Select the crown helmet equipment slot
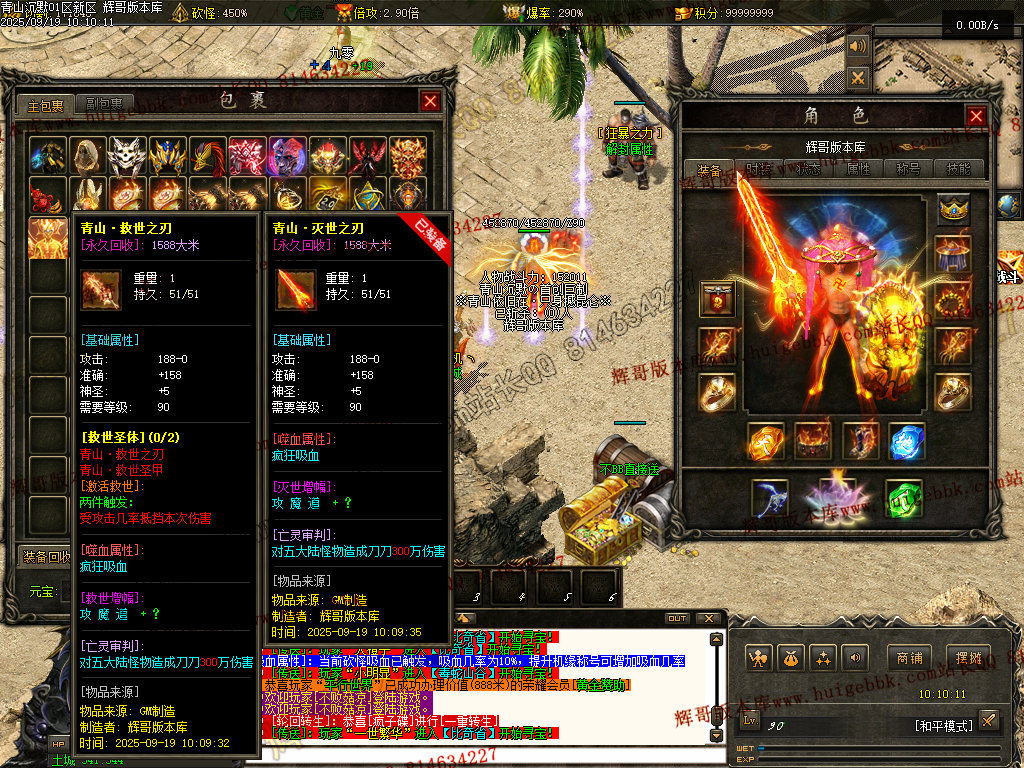 954,209
